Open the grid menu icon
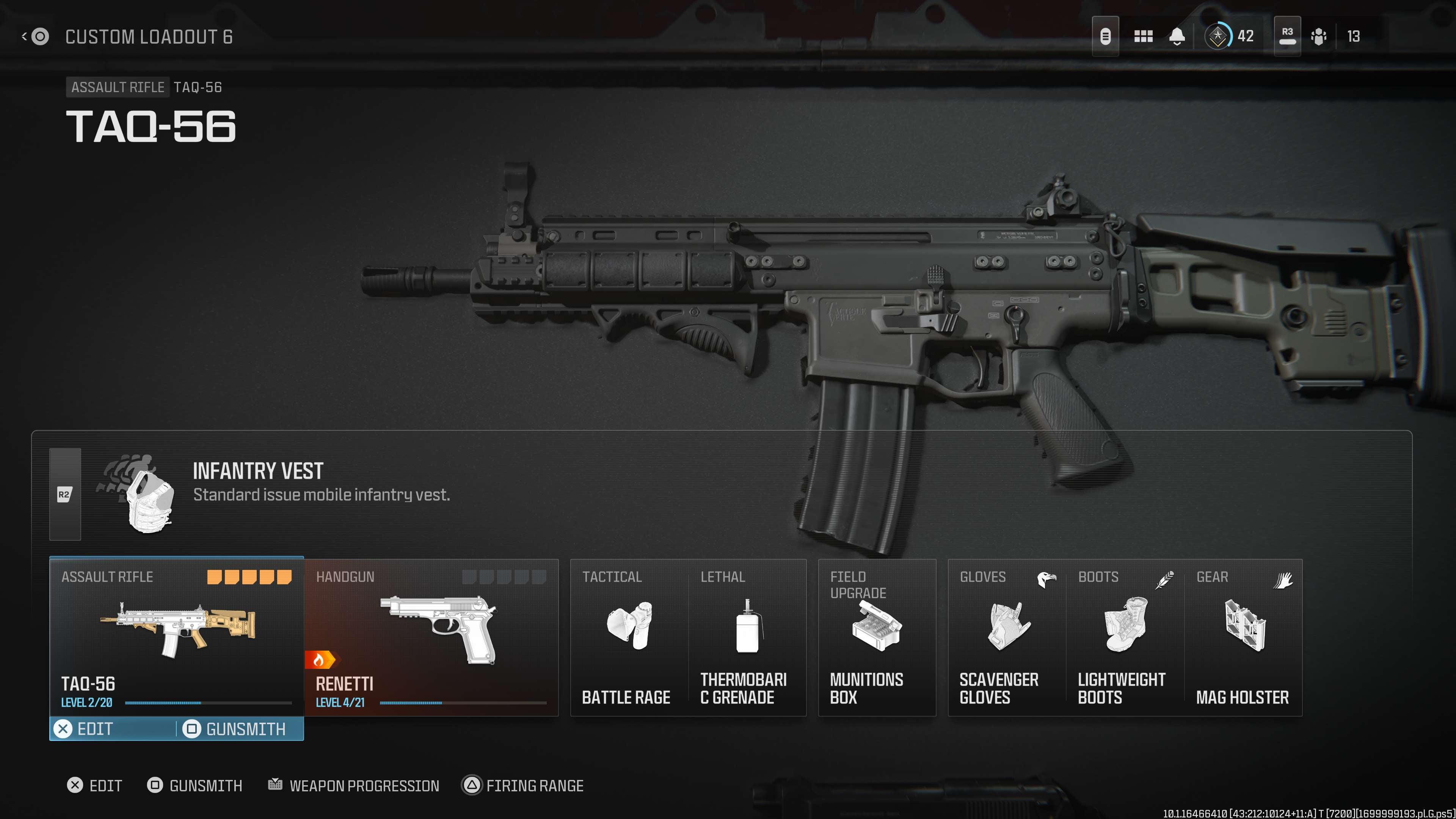This screenshot has height=819, width=1456. 1143,37
